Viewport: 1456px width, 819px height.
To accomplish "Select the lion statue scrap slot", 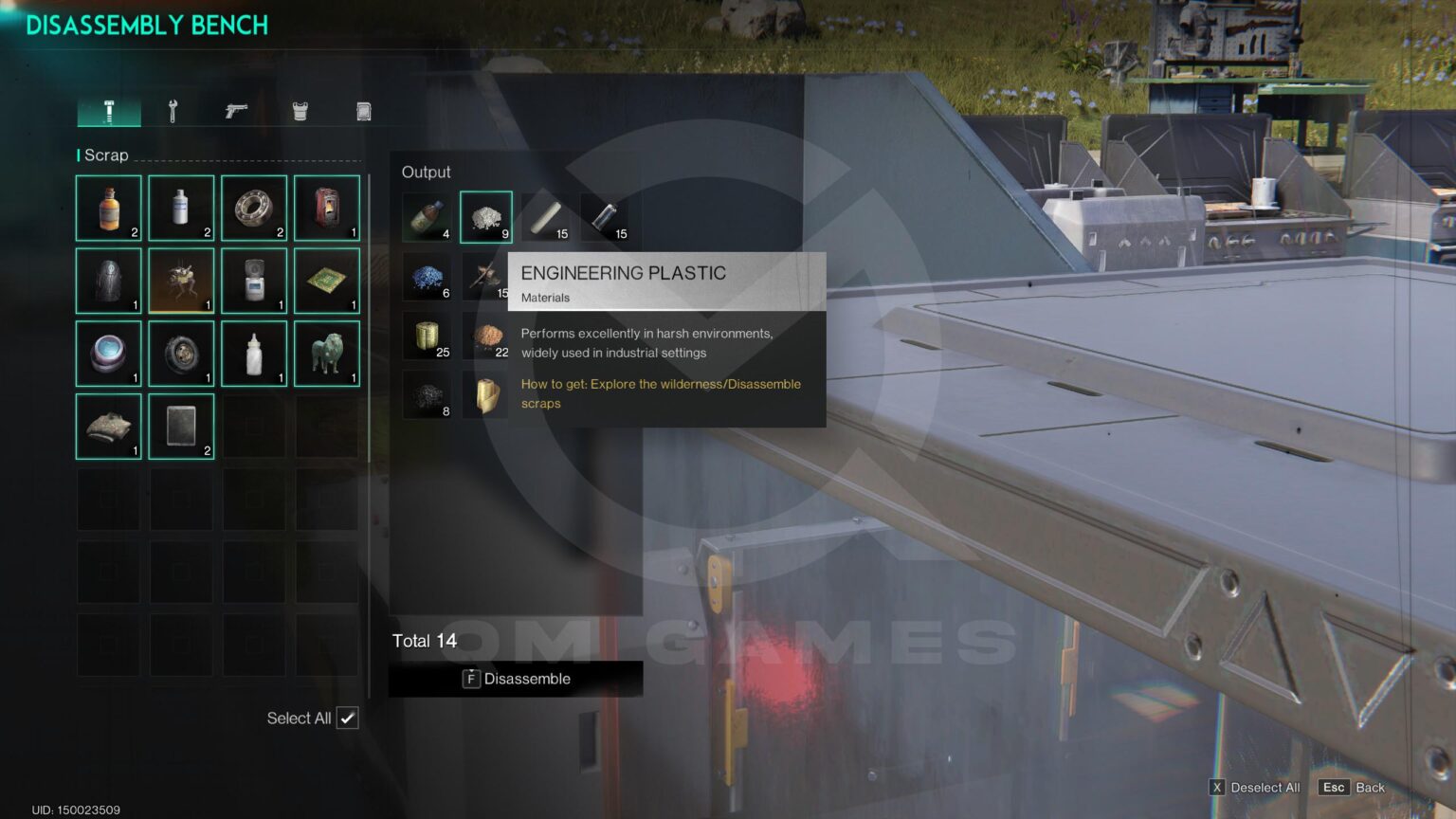I will coord(327,354).
